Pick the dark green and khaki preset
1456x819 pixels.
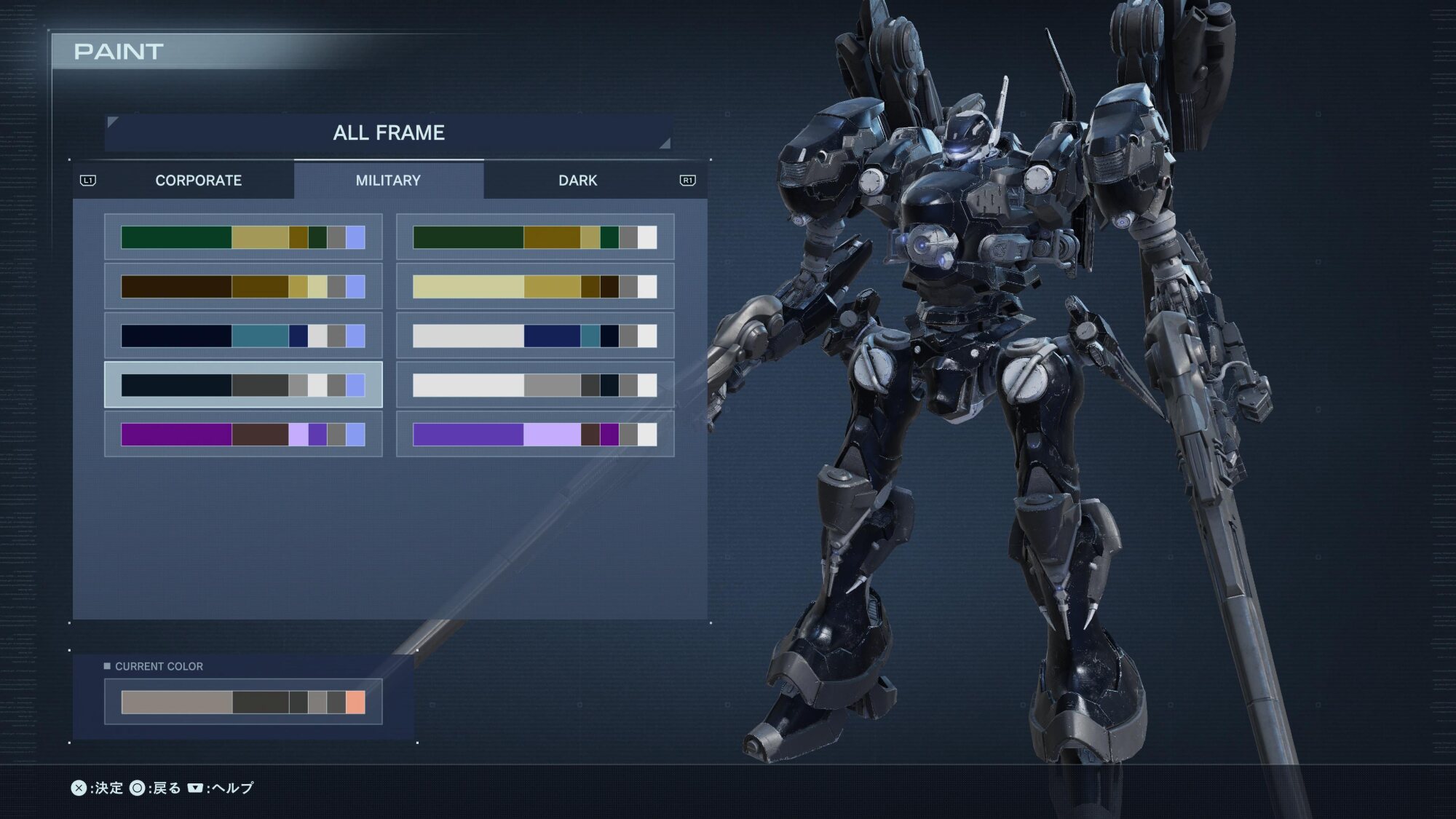pyautogui.click(x=243, y=237)
